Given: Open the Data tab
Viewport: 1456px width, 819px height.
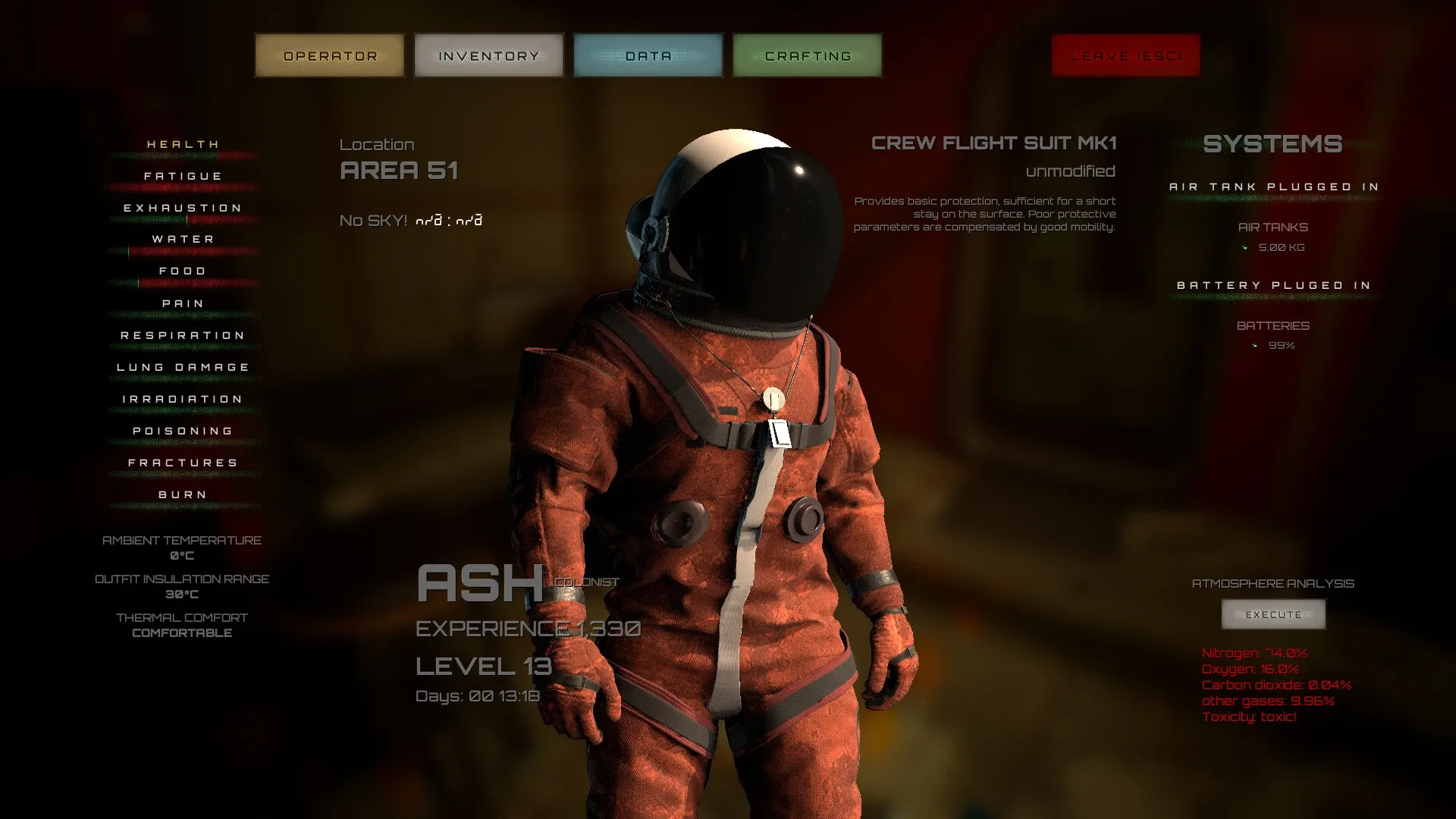Looking at the screenshot, I should 648,55.
